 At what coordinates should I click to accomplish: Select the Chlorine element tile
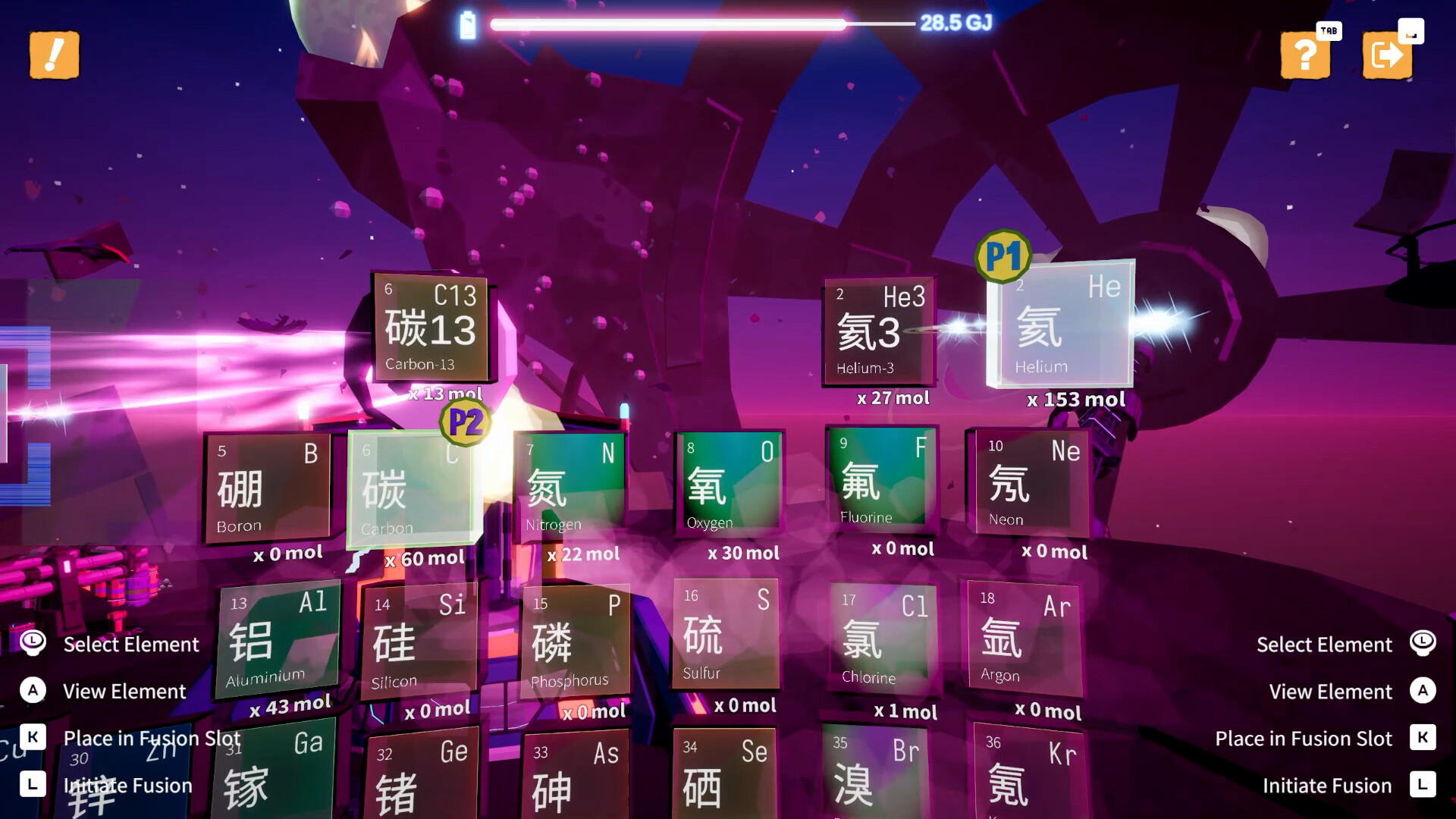pyautogui.click(x=882, y=637)
